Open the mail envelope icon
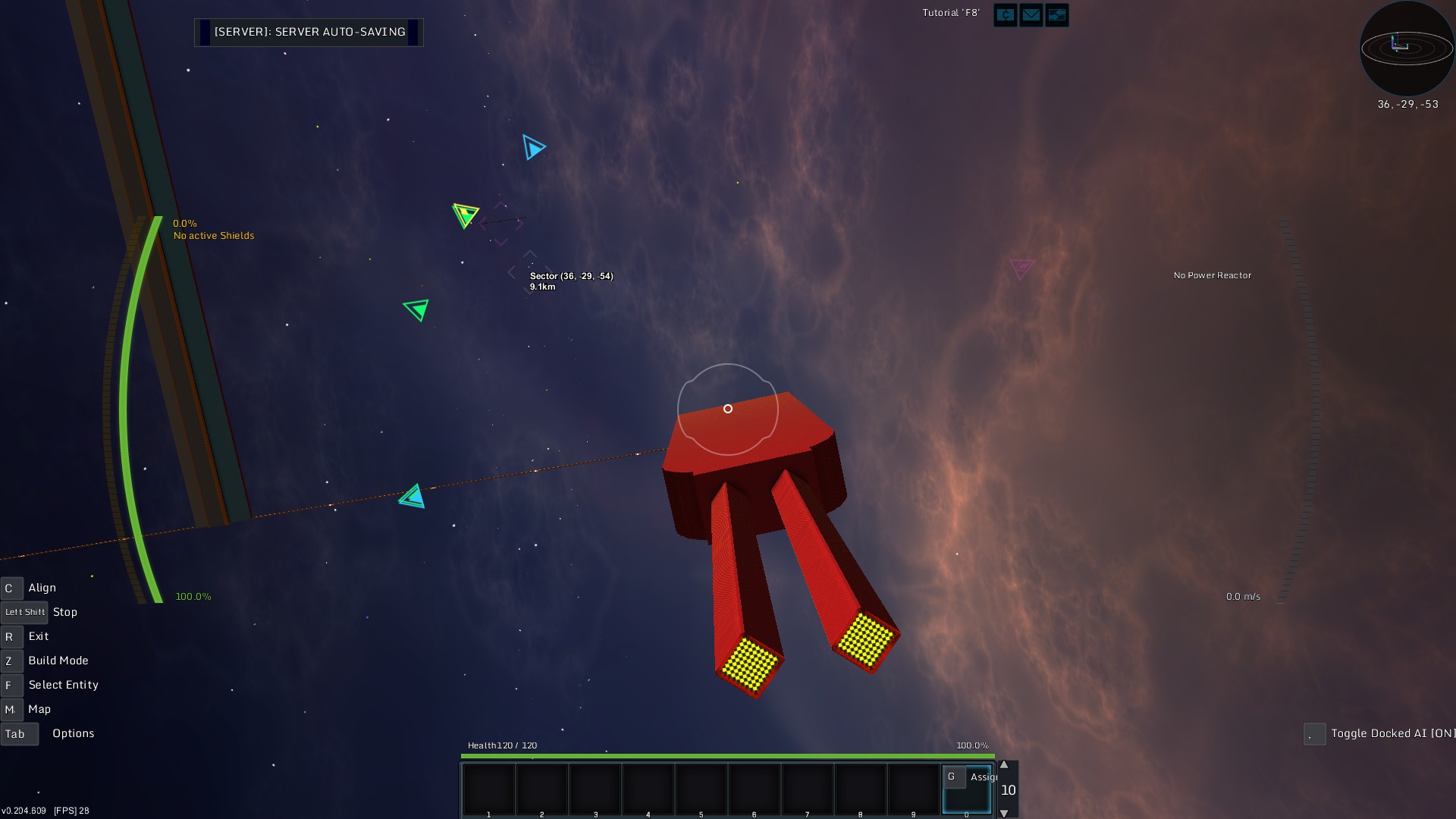Image resolution: width=1456 pixels, height=819 pixels. tap(1031, 15)
